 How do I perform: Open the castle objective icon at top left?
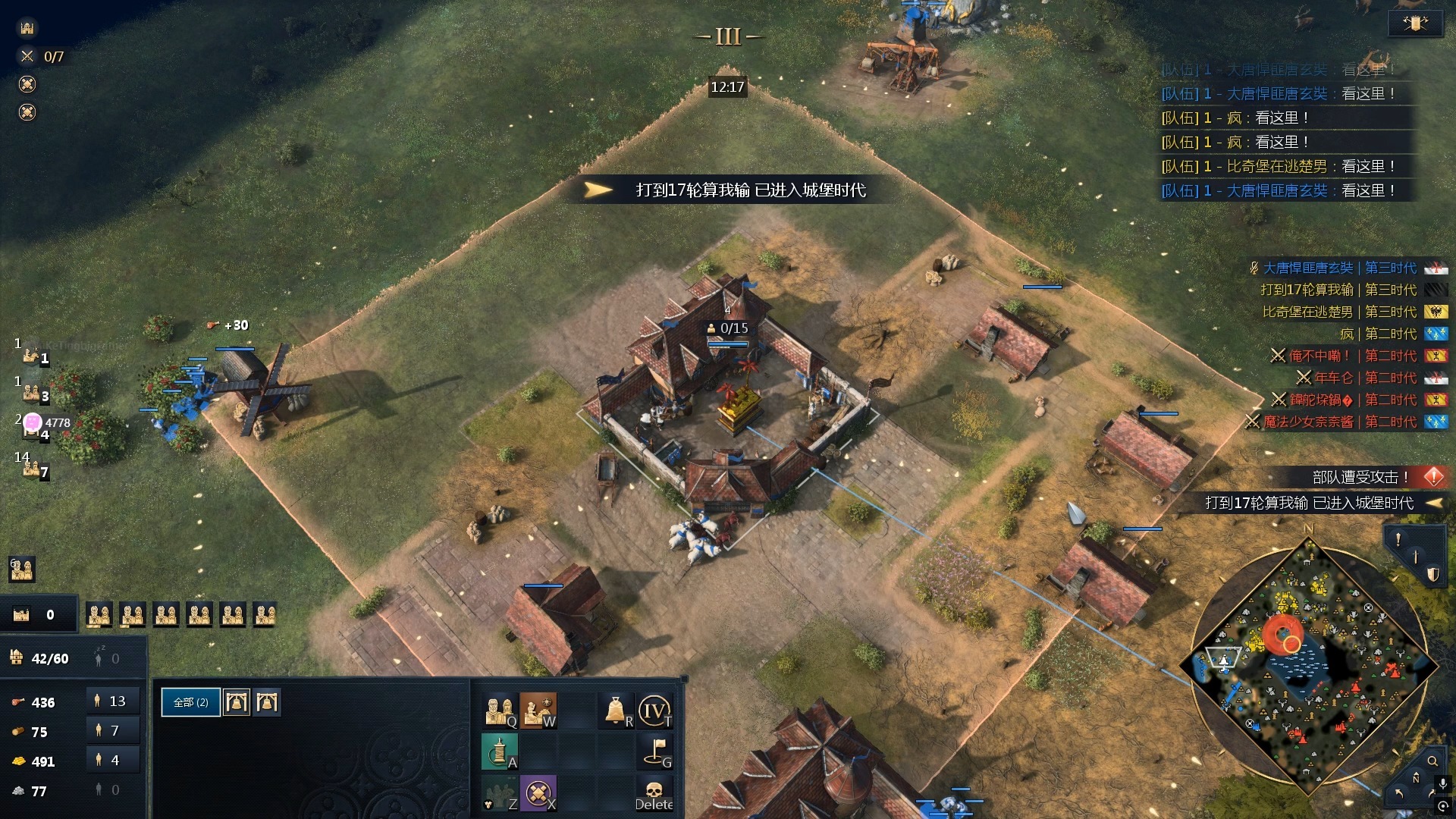point(27,28)
